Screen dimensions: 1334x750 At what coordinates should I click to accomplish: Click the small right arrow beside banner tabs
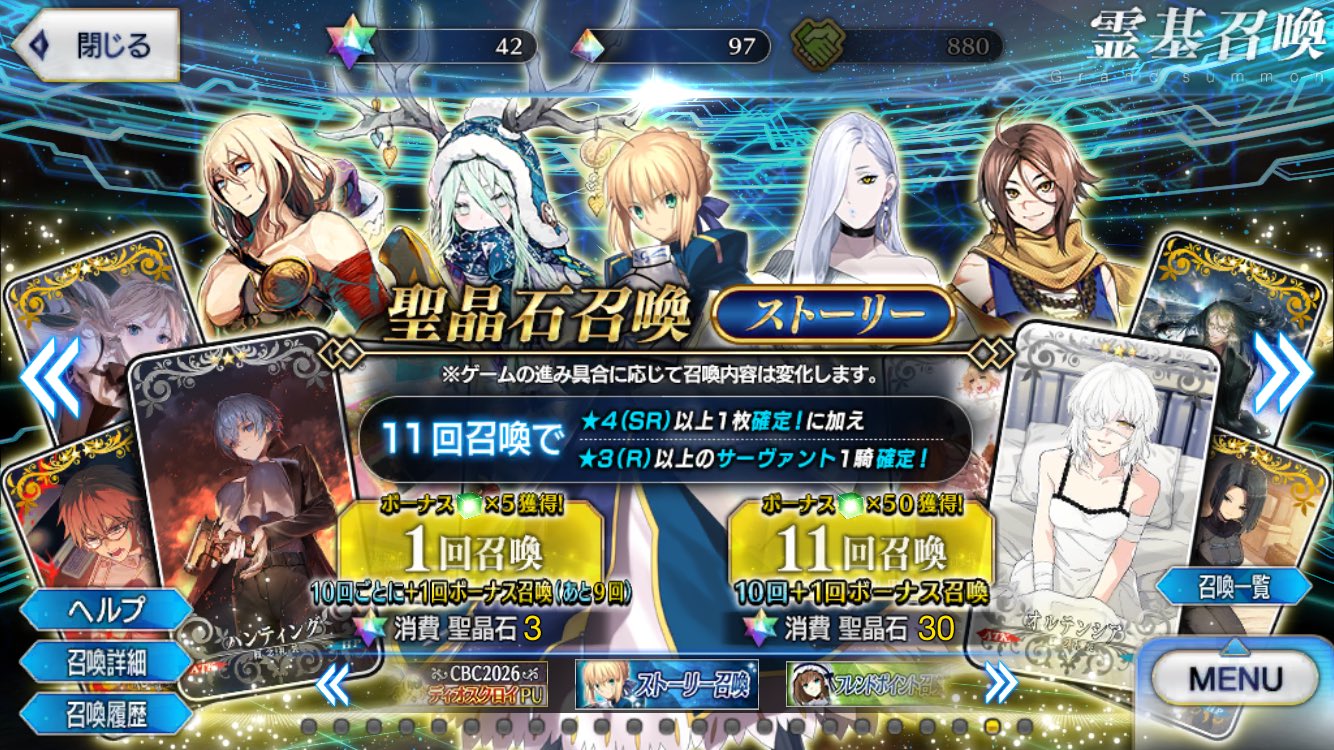pyautogui.click(x=1000, y=685)
